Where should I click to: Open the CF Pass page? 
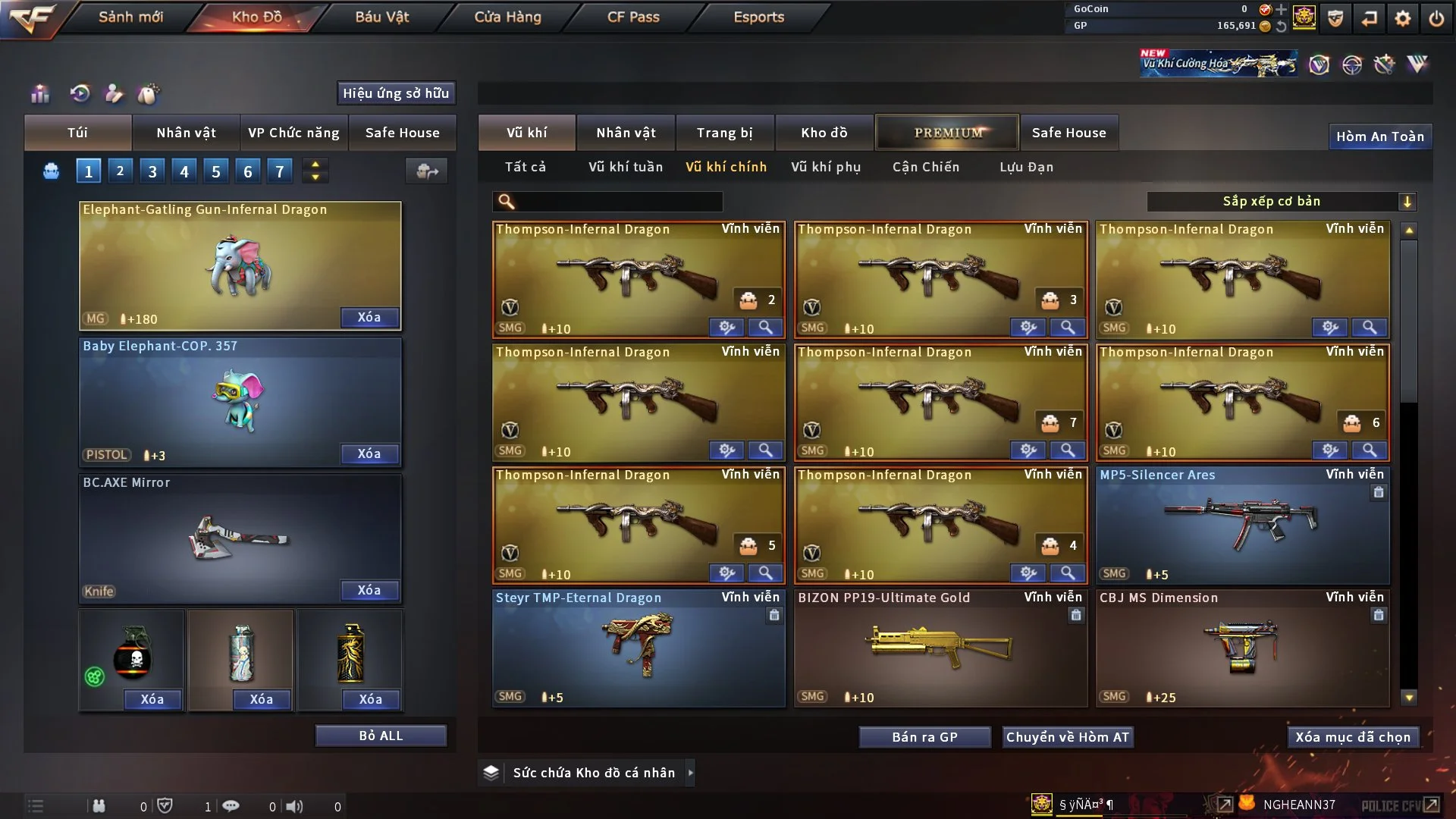[633, 17]
